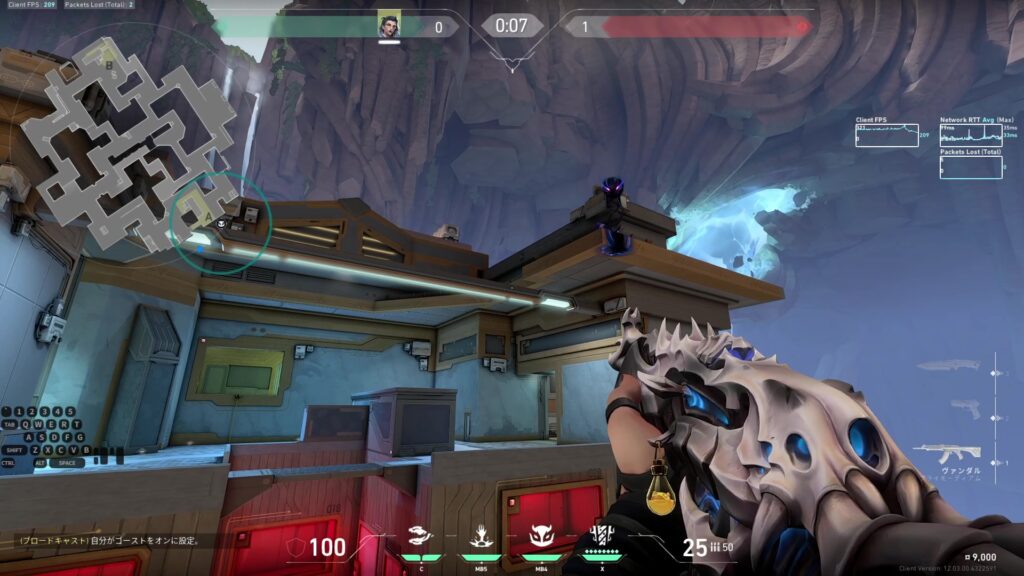1024x576 pixels.
Task: Activate the X ultimate ability
Action: pos(601,536)
